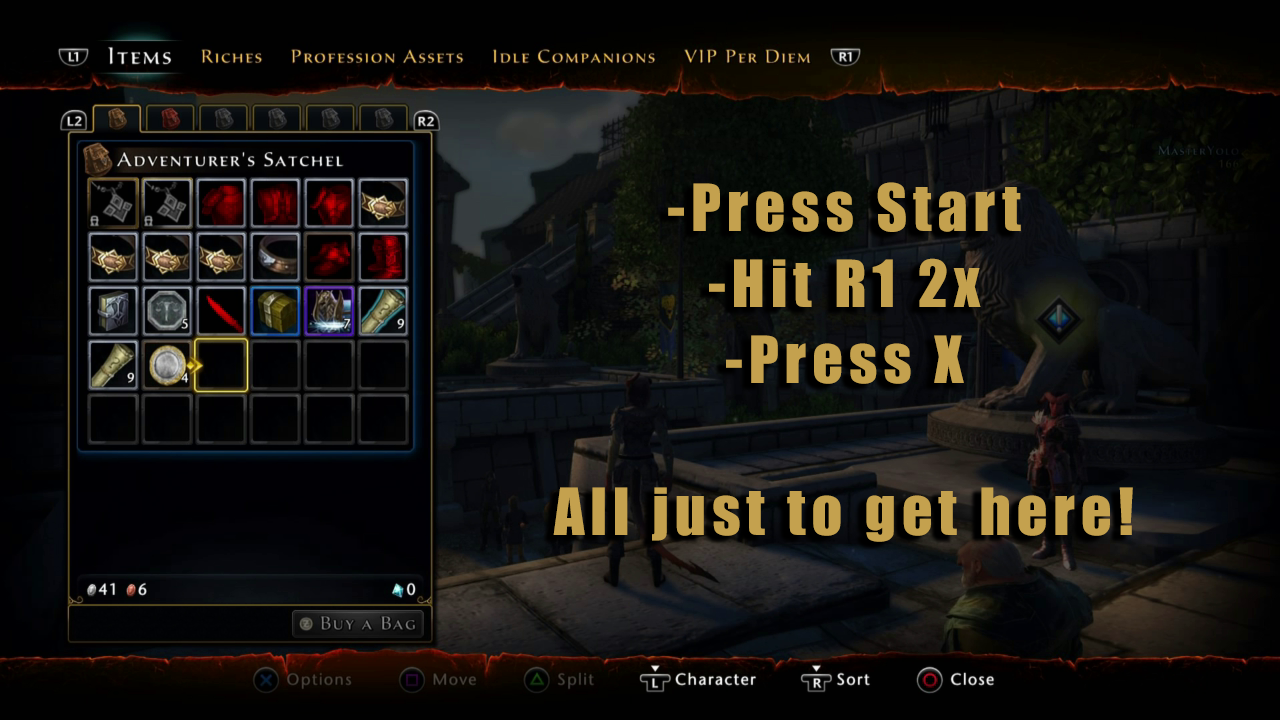
Task: Select the red boots armor item
Action: pos(383,257)
